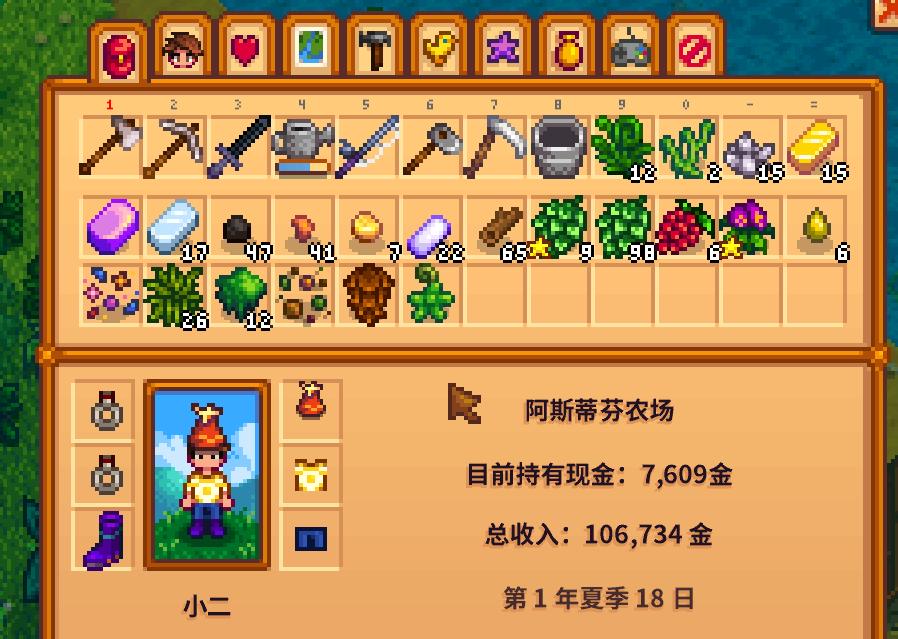Show the Map tab
The width and height of the screenshot is (898, 639).
click(x=310, y=48)
